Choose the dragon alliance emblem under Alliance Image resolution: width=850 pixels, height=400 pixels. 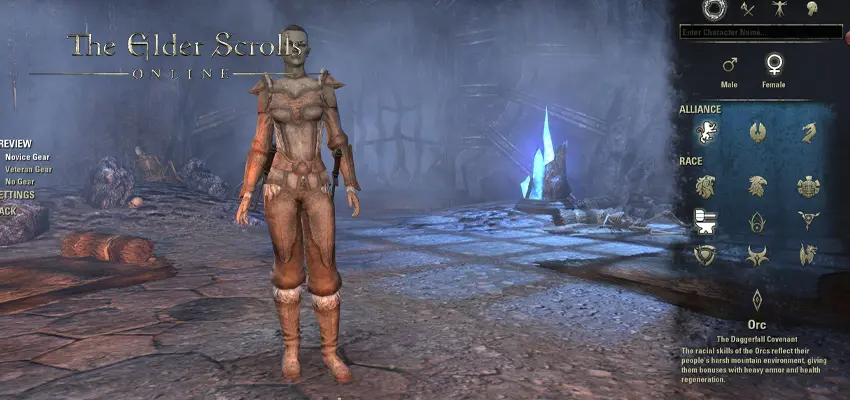pyautogui.click(x=808, y=132)
